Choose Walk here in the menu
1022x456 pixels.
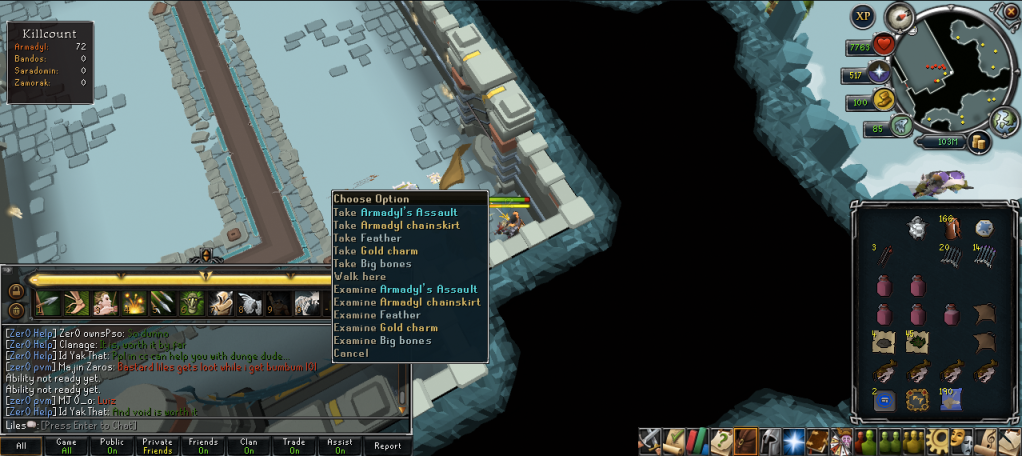pos(359,276)
